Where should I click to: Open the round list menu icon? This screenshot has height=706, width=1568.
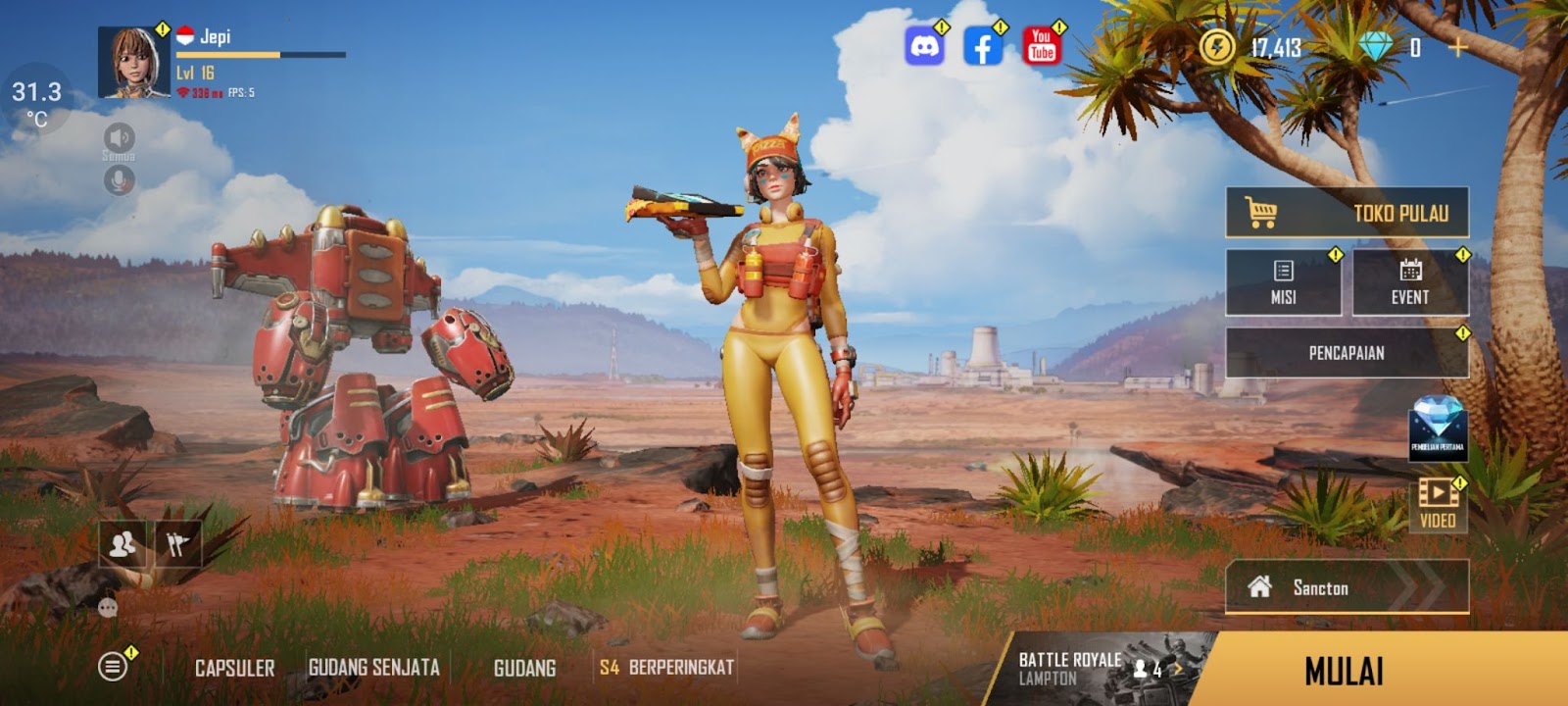pos(113,667)
